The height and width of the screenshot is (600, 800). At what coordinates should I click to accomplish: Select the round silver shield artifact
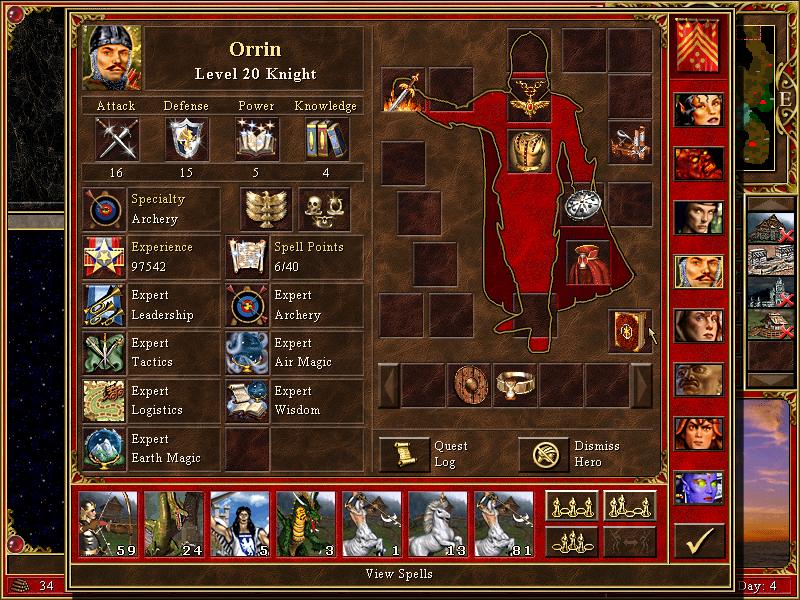581,203
